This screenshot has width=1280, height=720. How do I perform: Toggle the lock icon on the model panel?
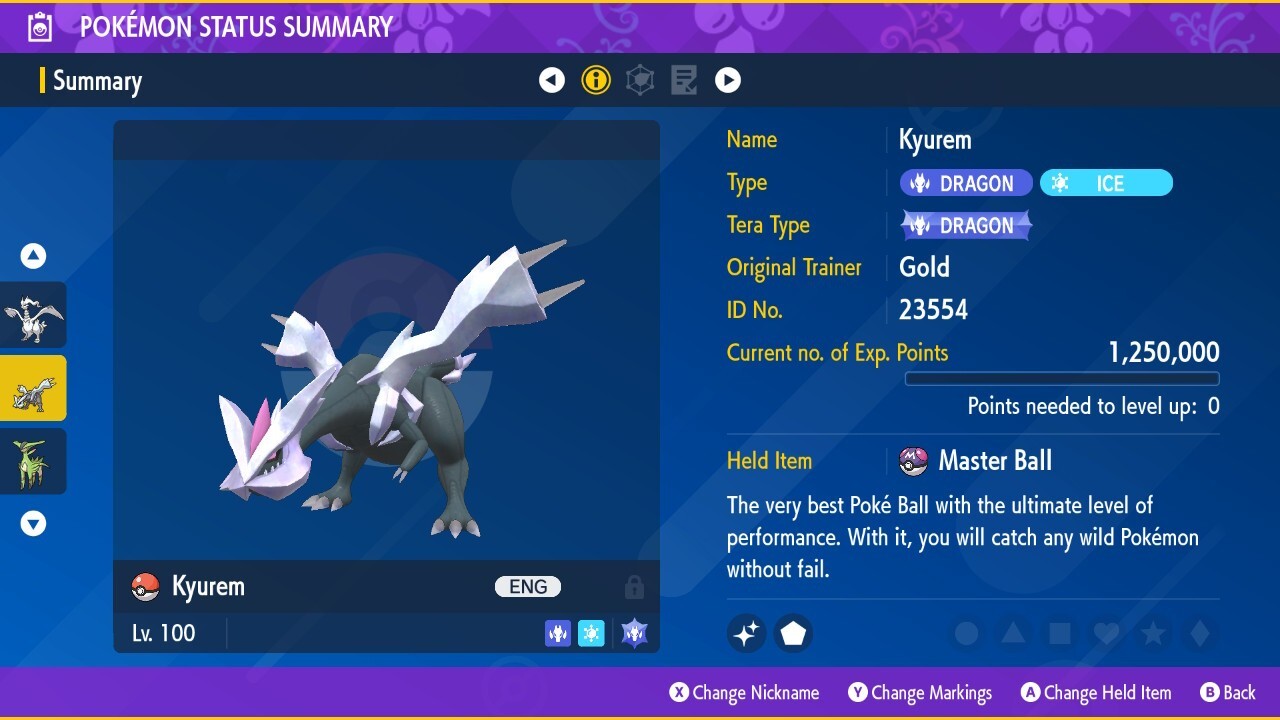[634, 587]
